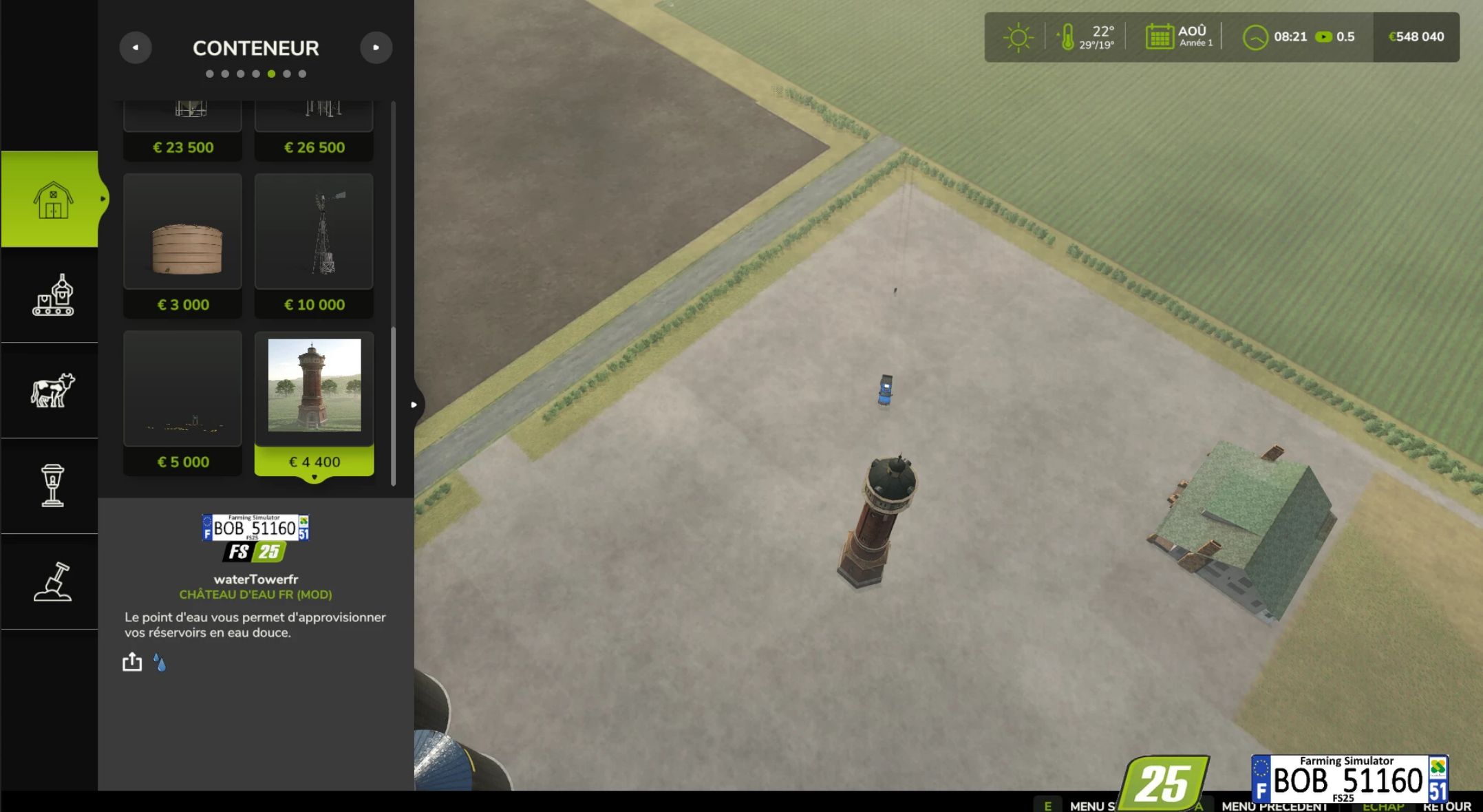Select the decoration street lamp category

tap(52, 486)
